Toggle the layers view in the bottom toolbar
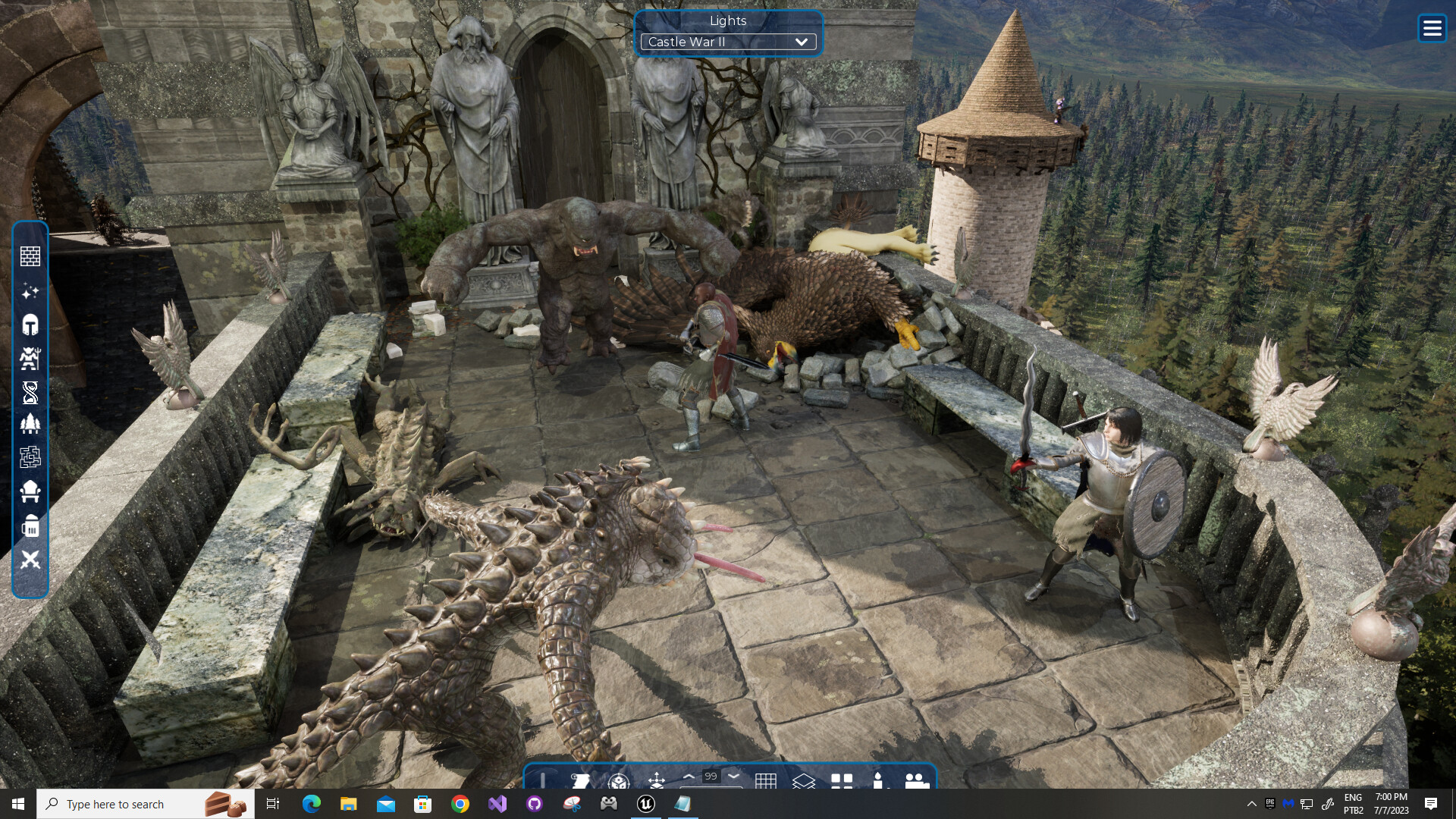 [805, 781]
